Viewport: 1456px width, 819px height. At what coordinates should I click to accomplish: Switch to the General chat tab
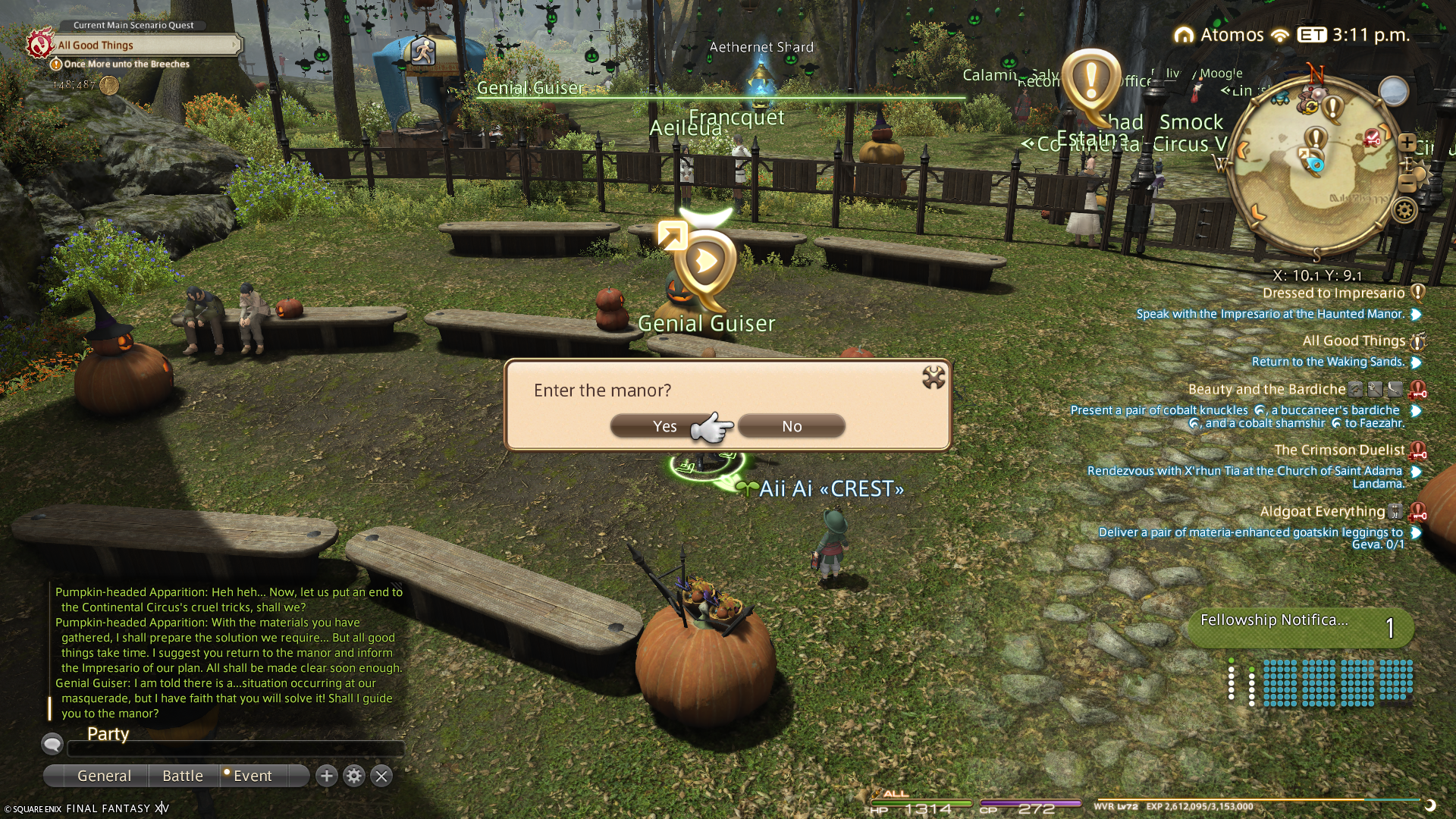pyautogui.click(x=104, y=776)
